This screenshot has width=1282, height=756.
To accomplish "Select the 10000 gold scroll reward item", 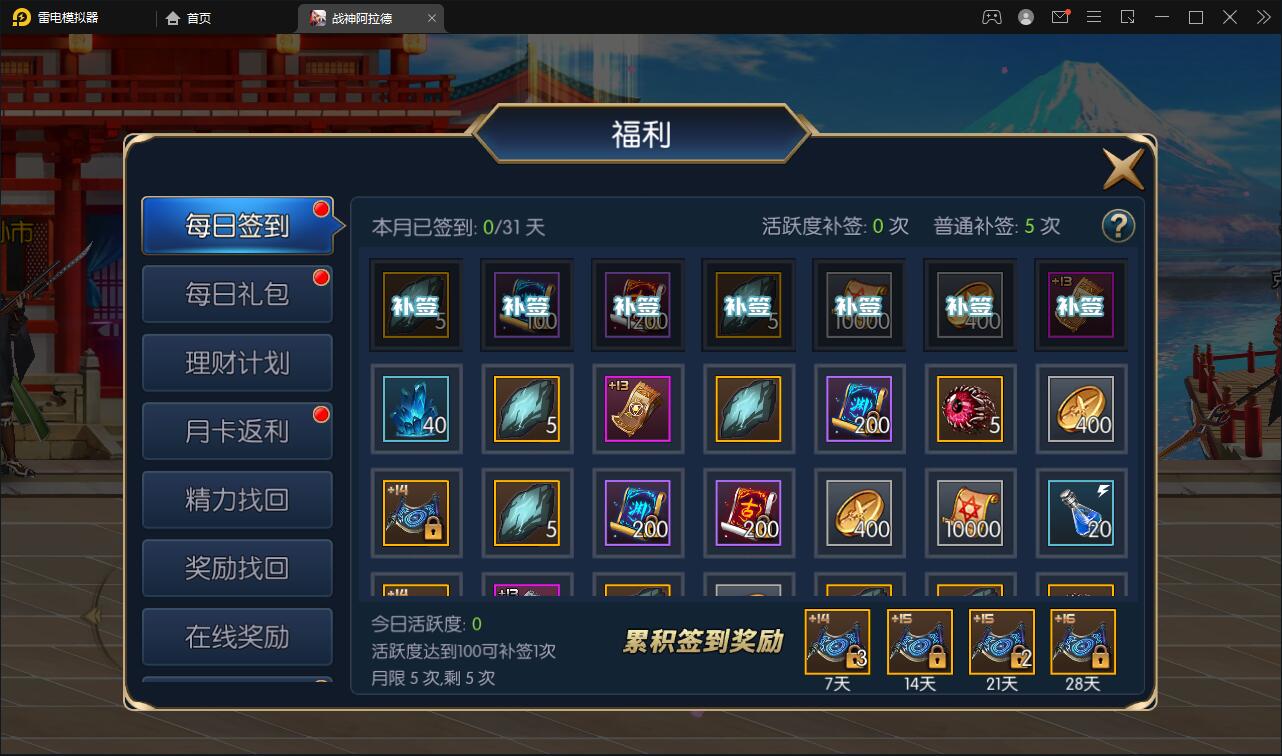I will click(x=970, y=513).
